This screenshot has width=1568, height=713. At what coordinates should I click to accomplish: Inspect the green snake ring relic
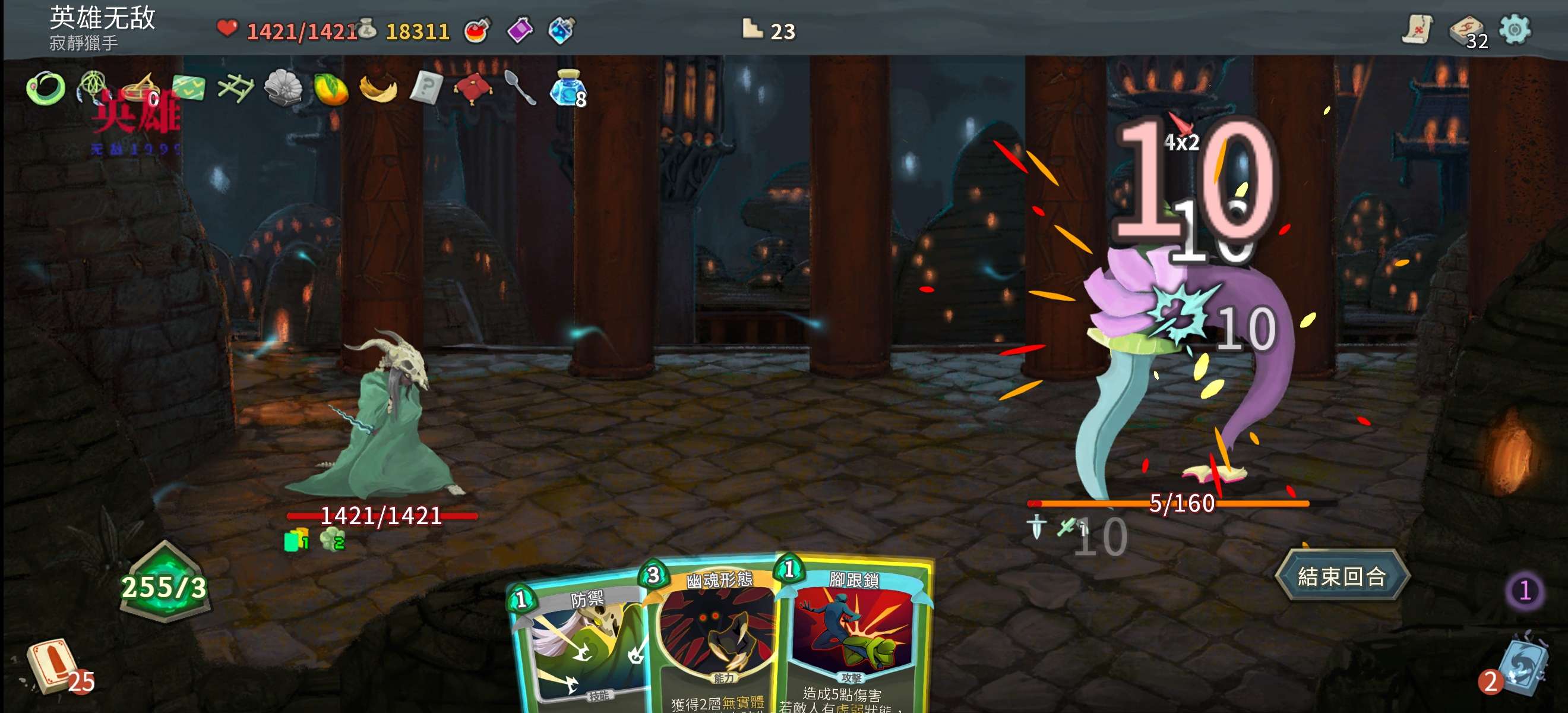click(x=46, y=89)
